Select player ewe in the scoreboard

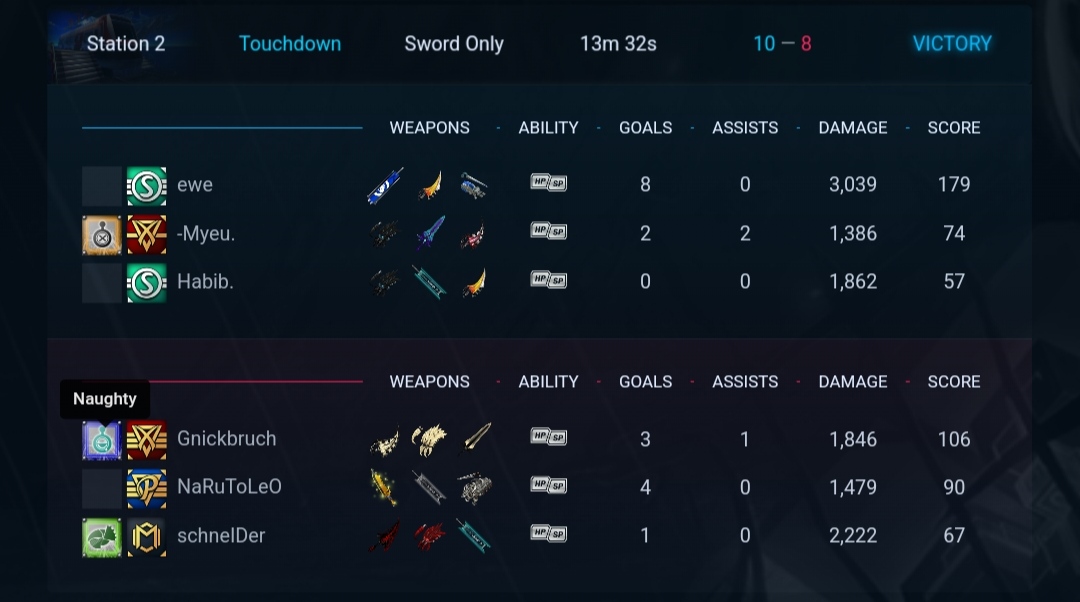(x=195, y=185)
